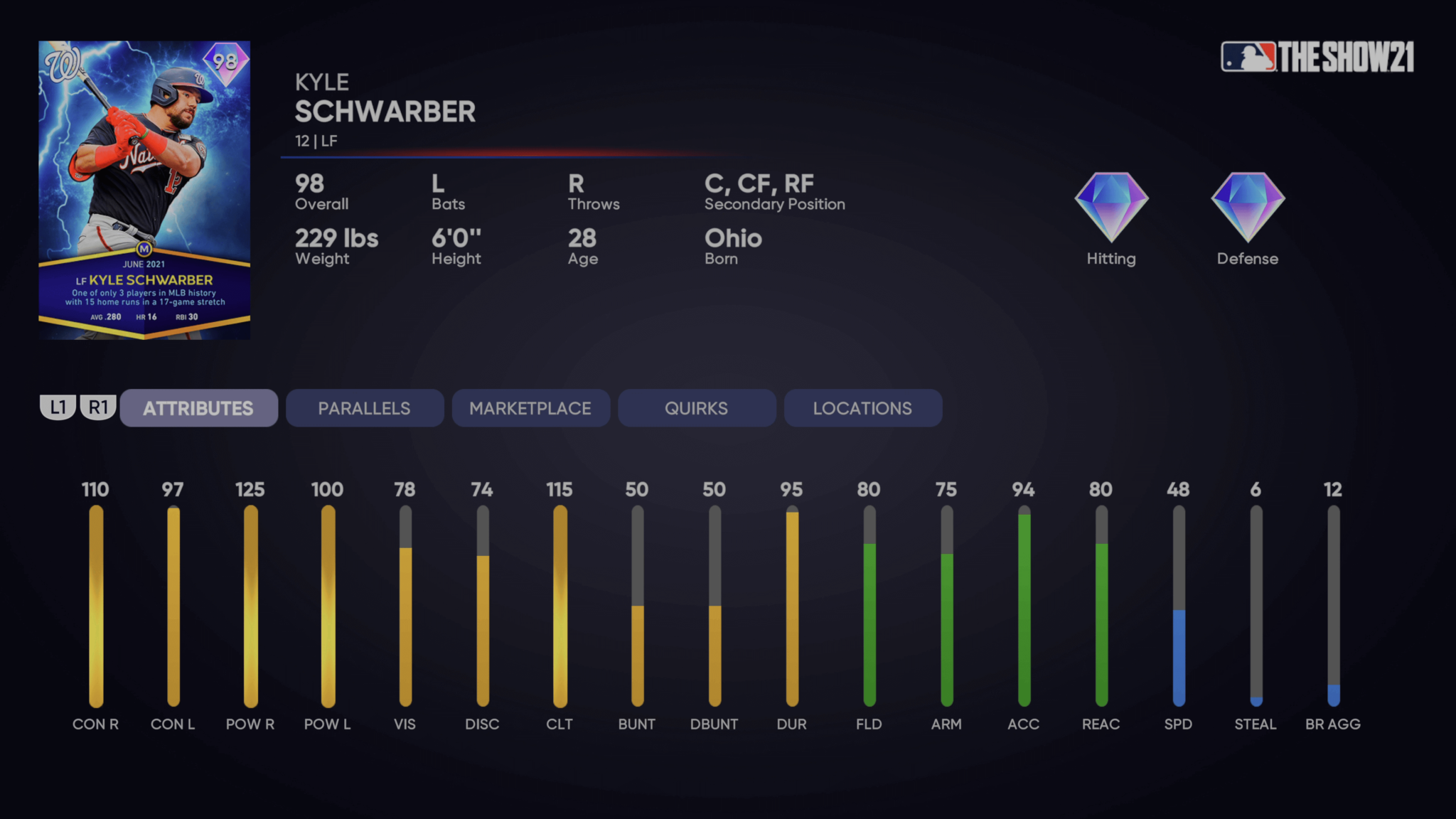Viewport: 1456px width, 819px height.
Task: Click the Hitting diamond icon
Action: point(1110,206)
